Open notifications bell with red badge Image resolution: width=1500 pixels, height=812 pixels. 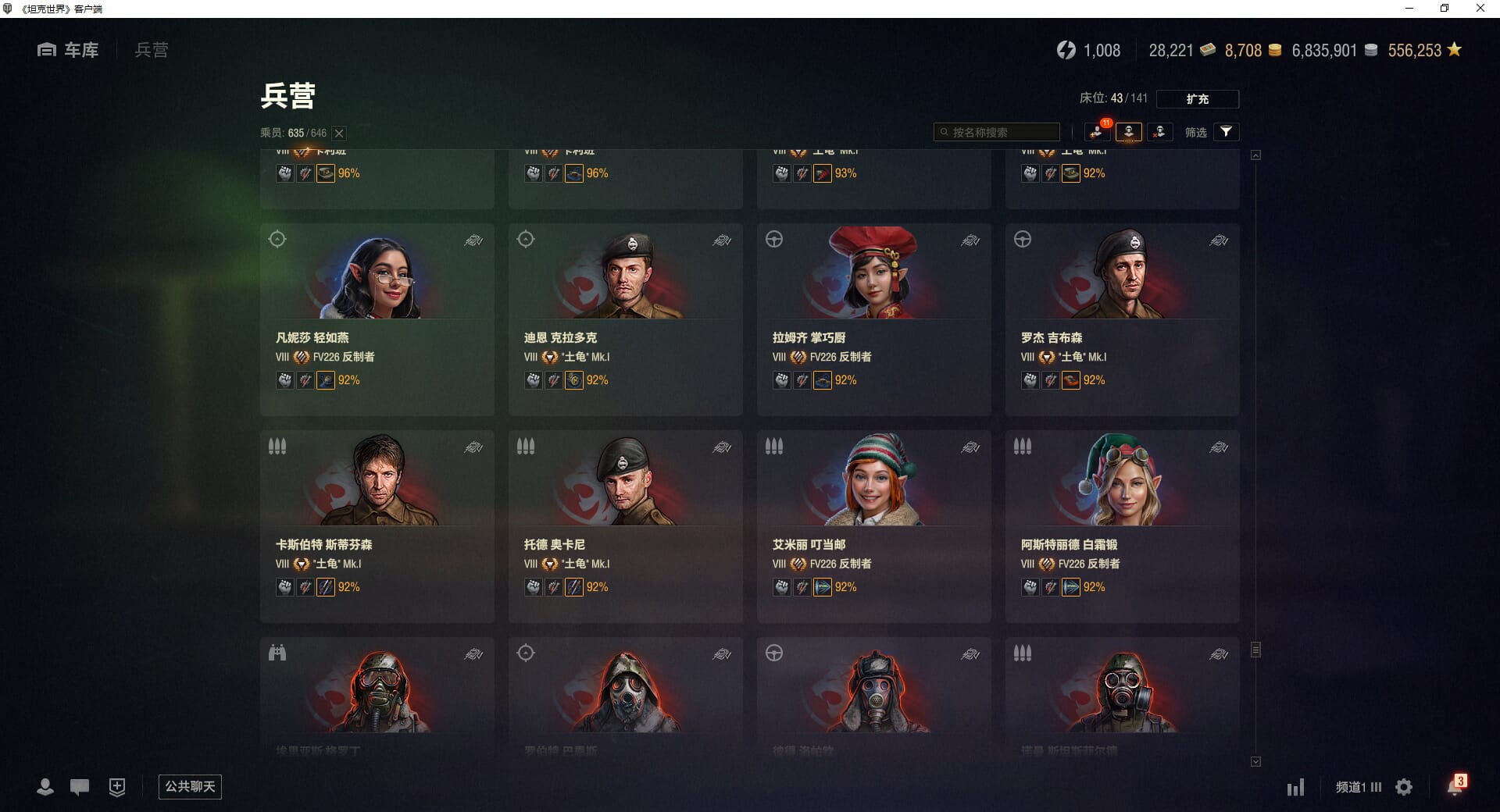(1455, 785)
